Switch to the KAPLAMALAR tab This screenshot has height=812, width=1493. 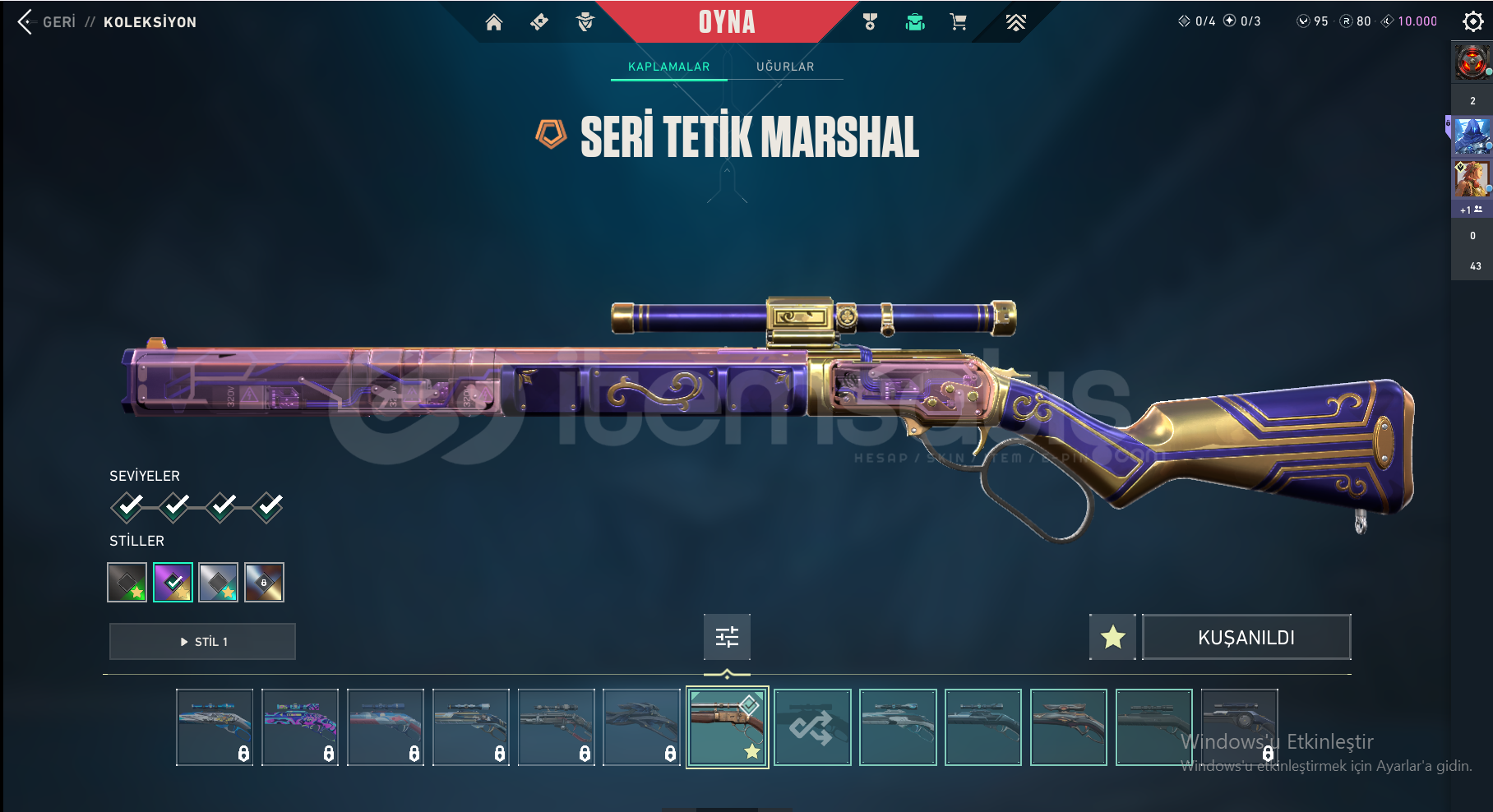point(668,67)
